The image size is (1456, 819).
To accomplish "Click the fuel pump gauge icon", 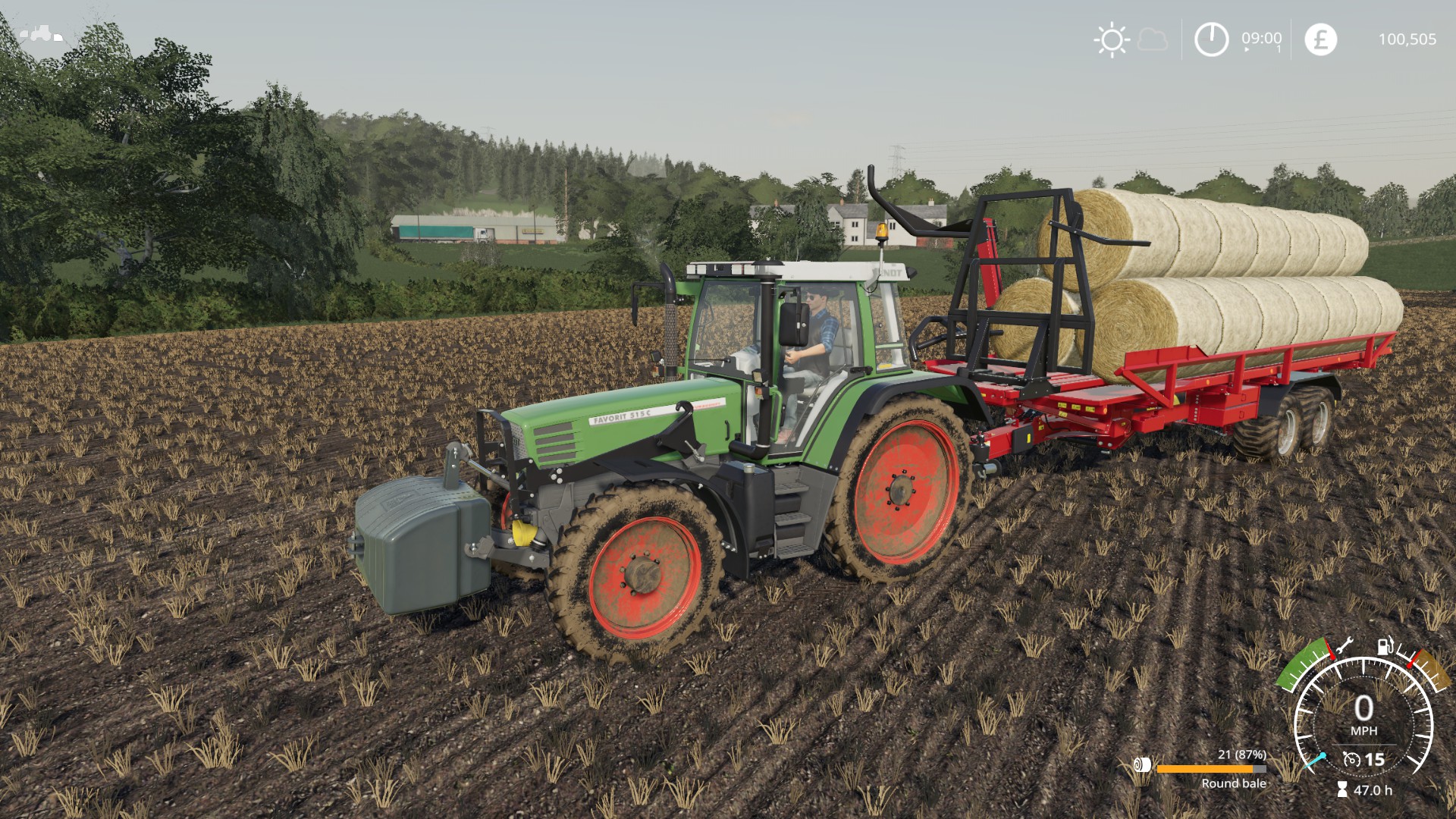I will coord(1385,646).
